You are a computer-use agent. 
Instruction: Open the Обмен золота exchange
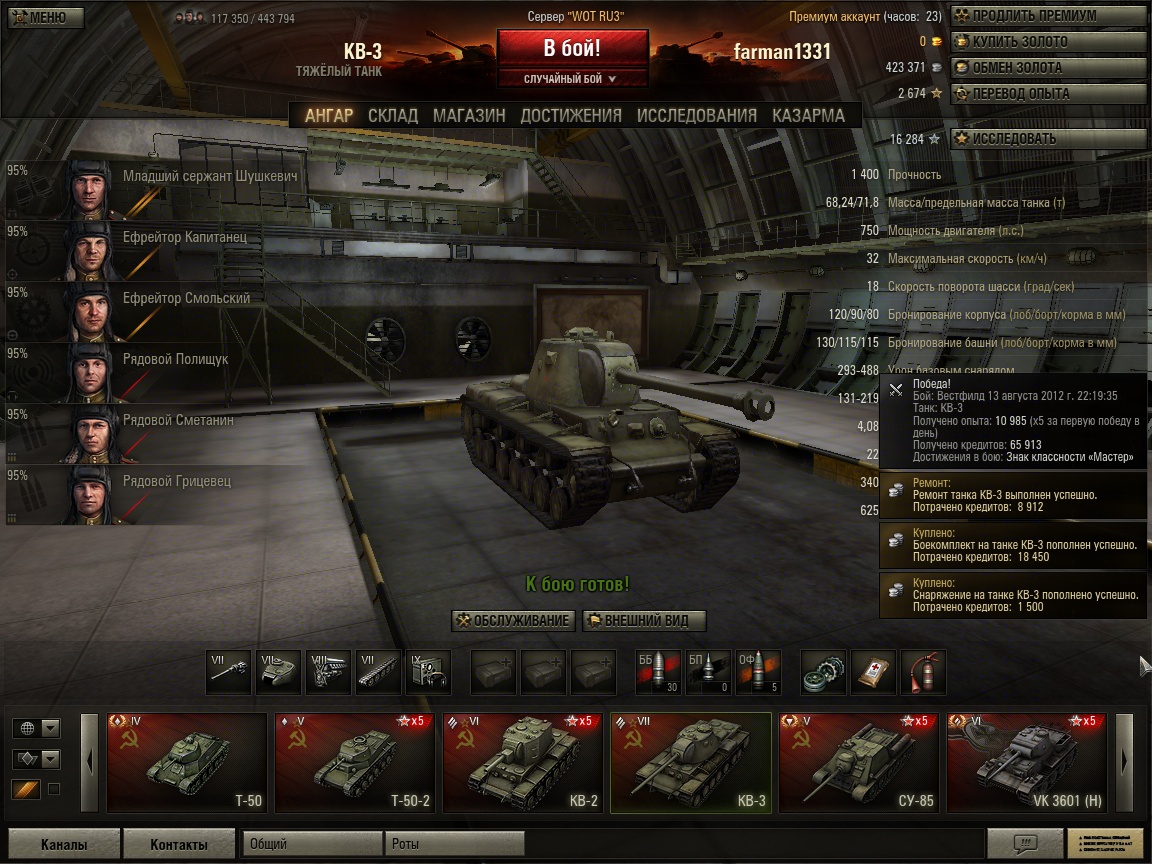click(x=1047, y=68)
